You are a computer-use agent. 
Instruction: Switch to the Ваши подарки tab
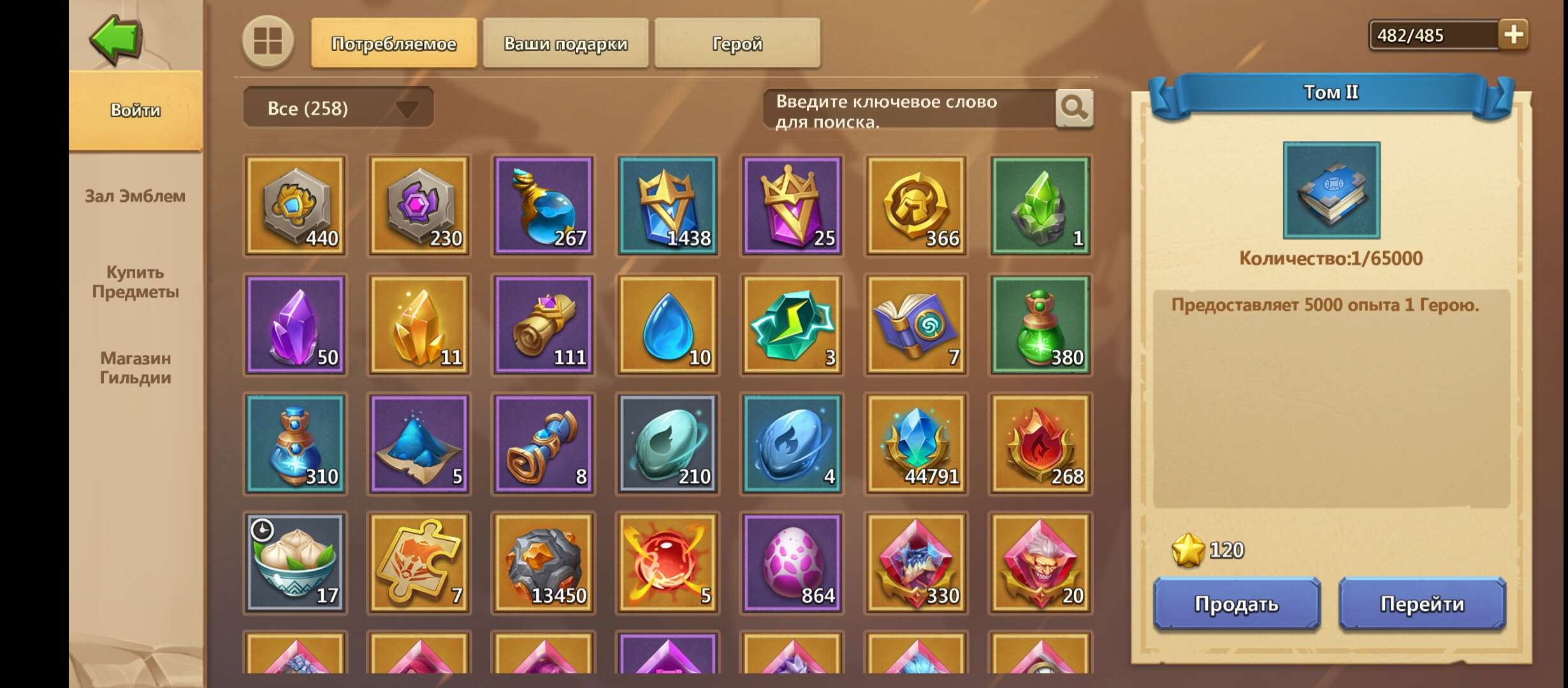[566, 43]
